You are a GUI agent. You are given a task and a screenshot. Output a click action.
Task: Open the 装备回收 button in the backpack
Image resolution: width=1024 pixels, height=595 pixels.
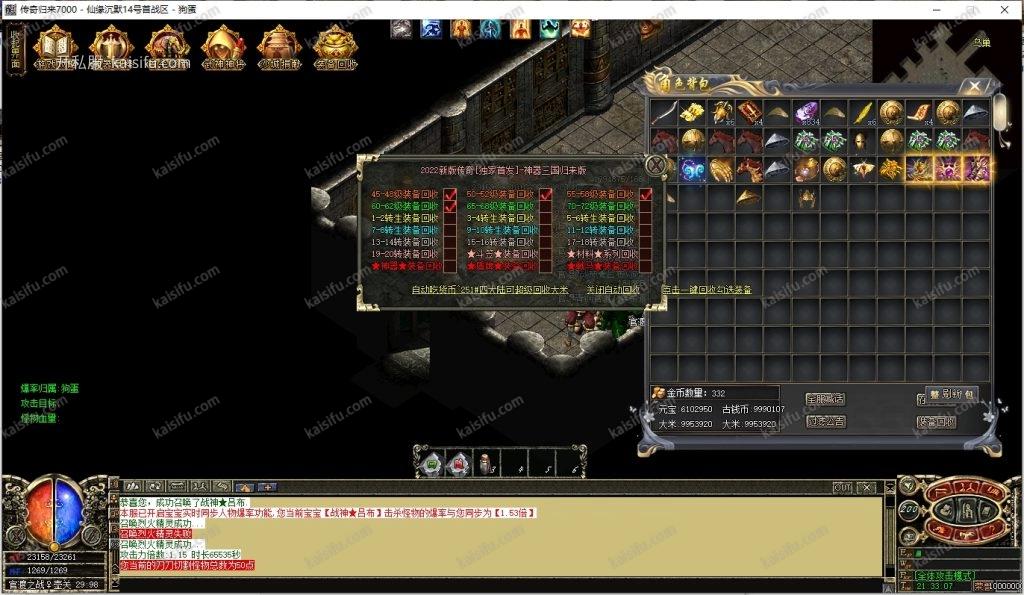pyautogui.click(x=936, y=422)
